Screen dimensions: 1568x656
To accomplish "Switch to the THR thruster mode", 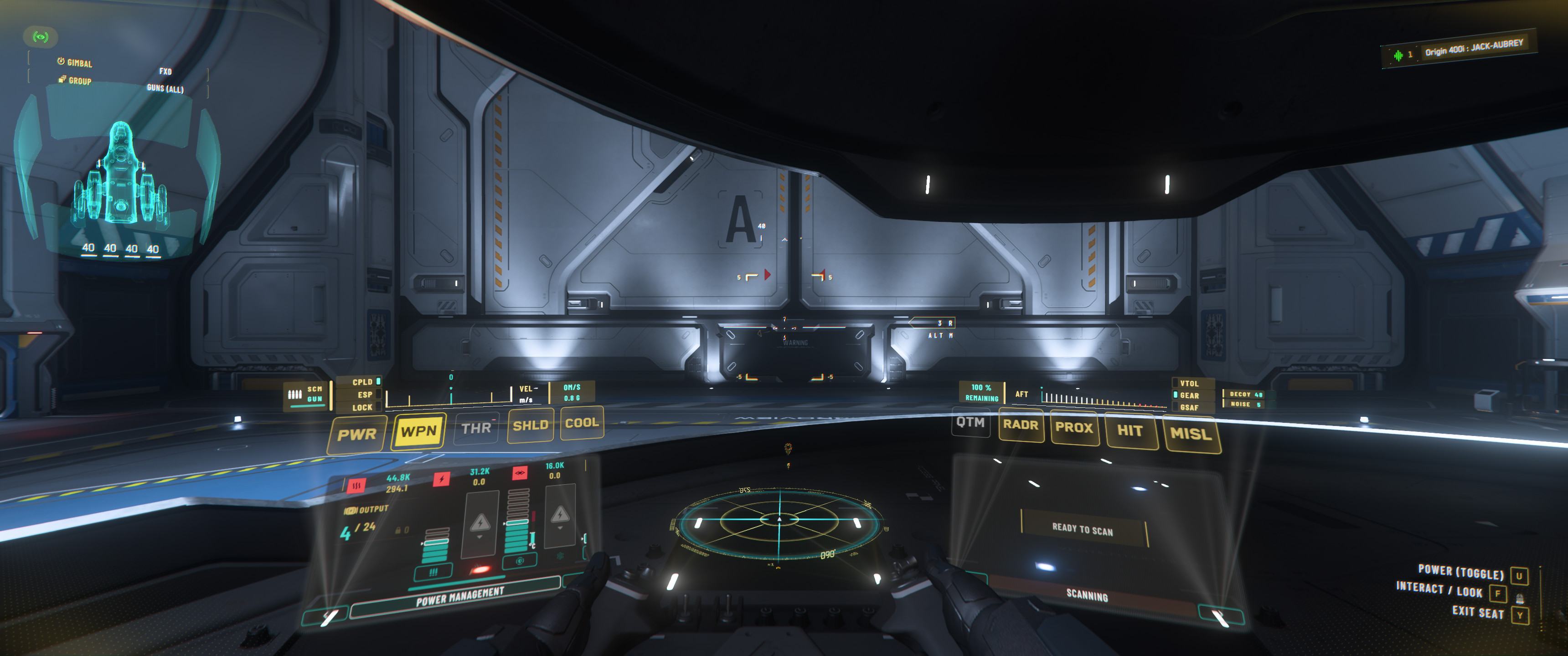I will 476,428.
